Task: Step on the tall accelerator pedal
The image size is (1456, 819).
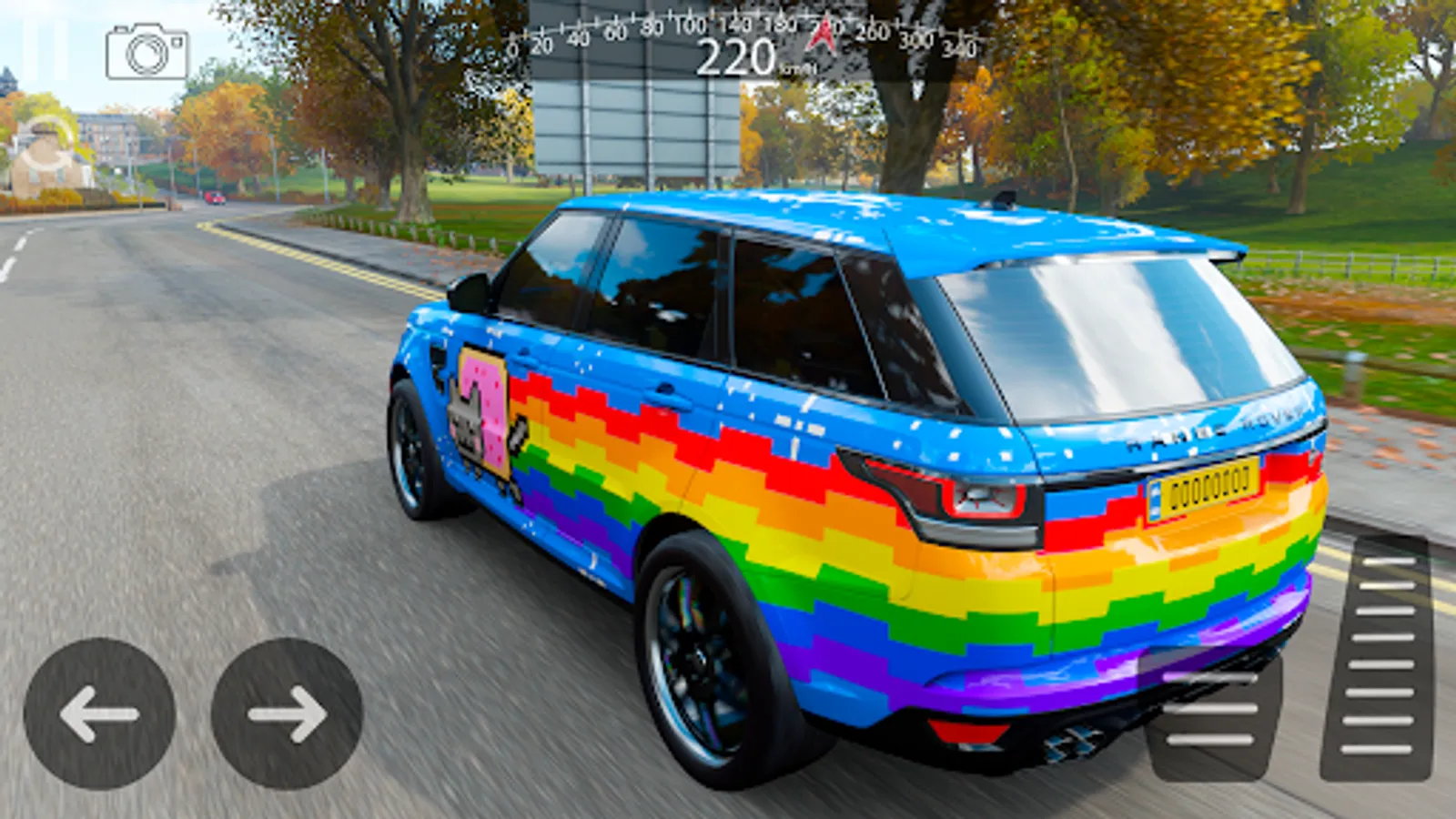Action: point(1377,657)
